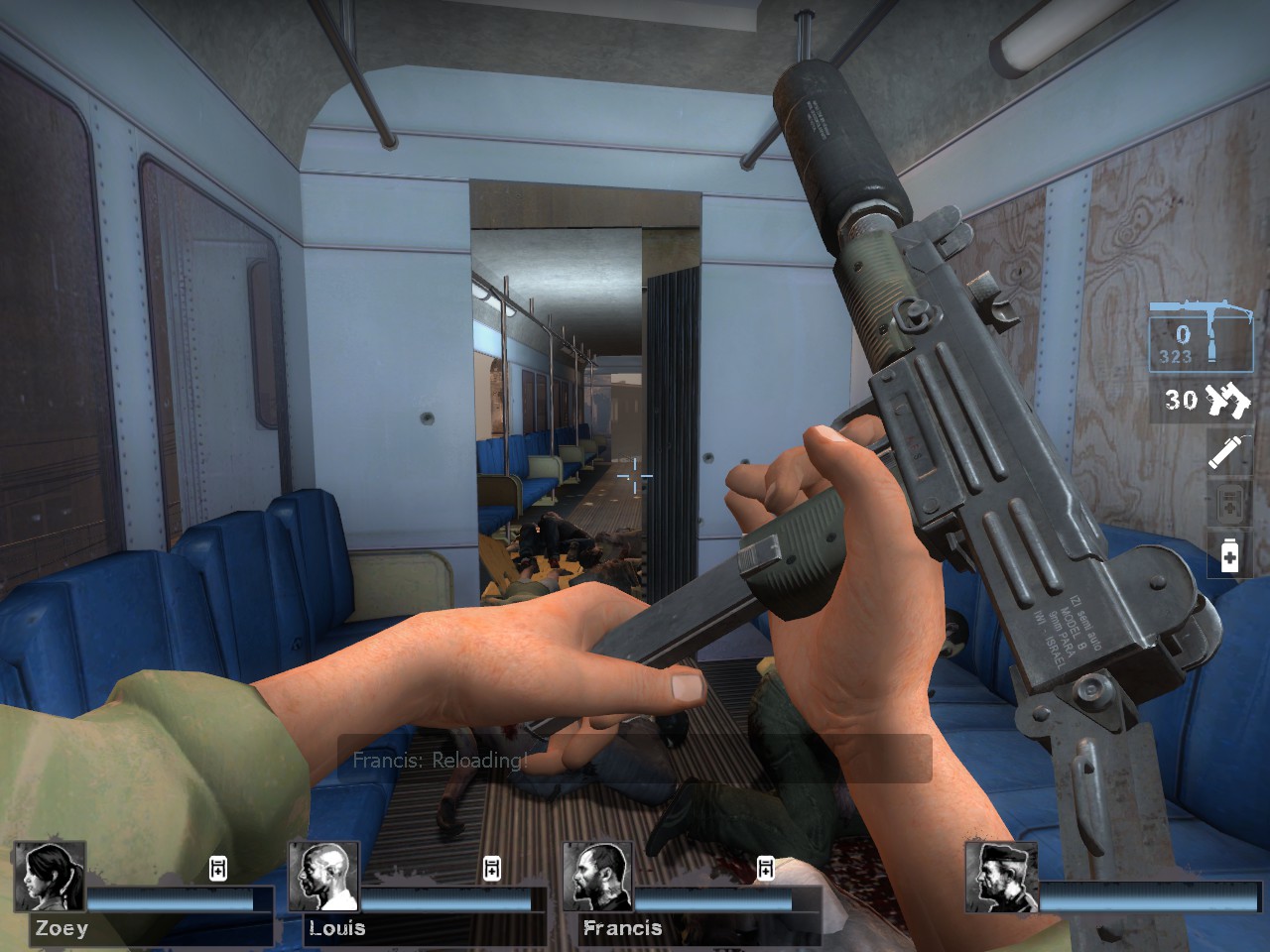Click the medkit icon above Francis's health bar
1270x952 pixels.
(766, 869)
